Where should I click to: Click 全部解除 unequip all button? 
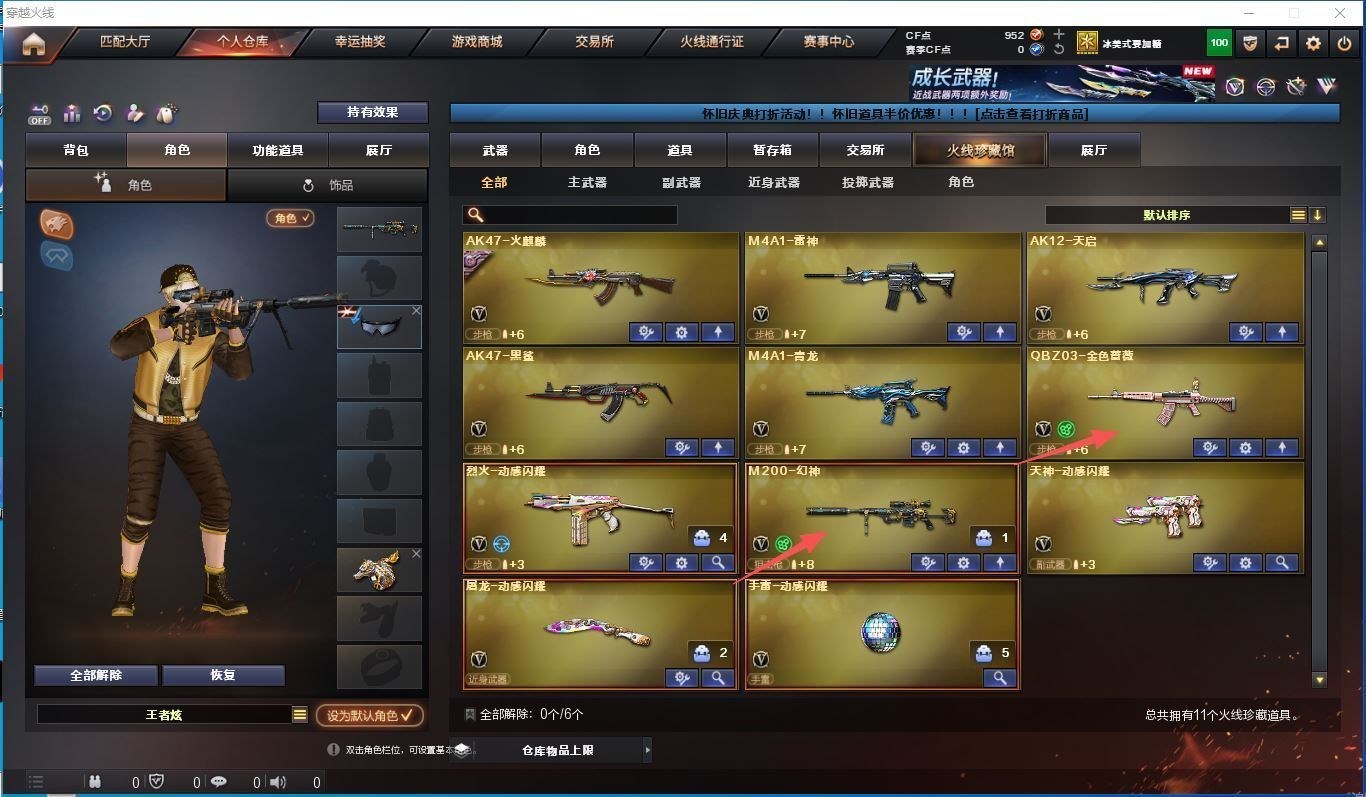(96, 675)
